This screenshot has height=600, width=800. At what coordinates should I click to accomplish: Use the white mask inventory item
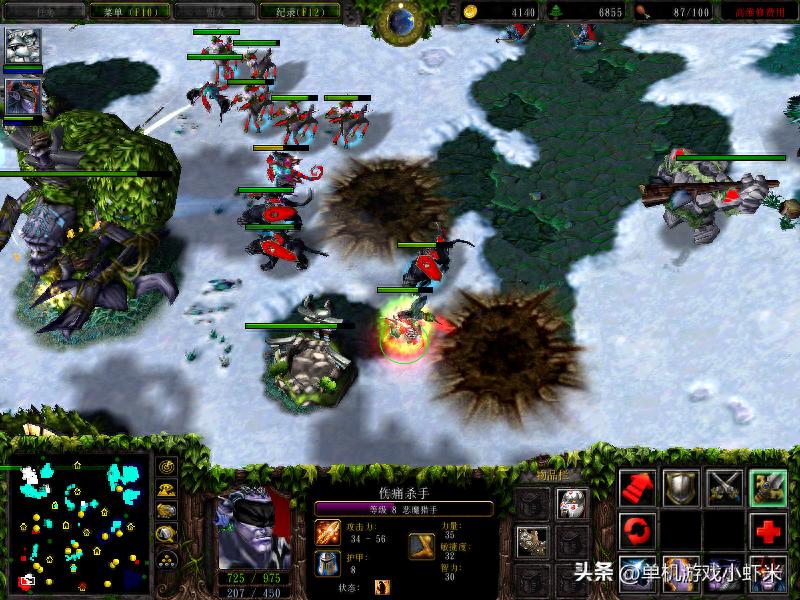coord(571,503)
